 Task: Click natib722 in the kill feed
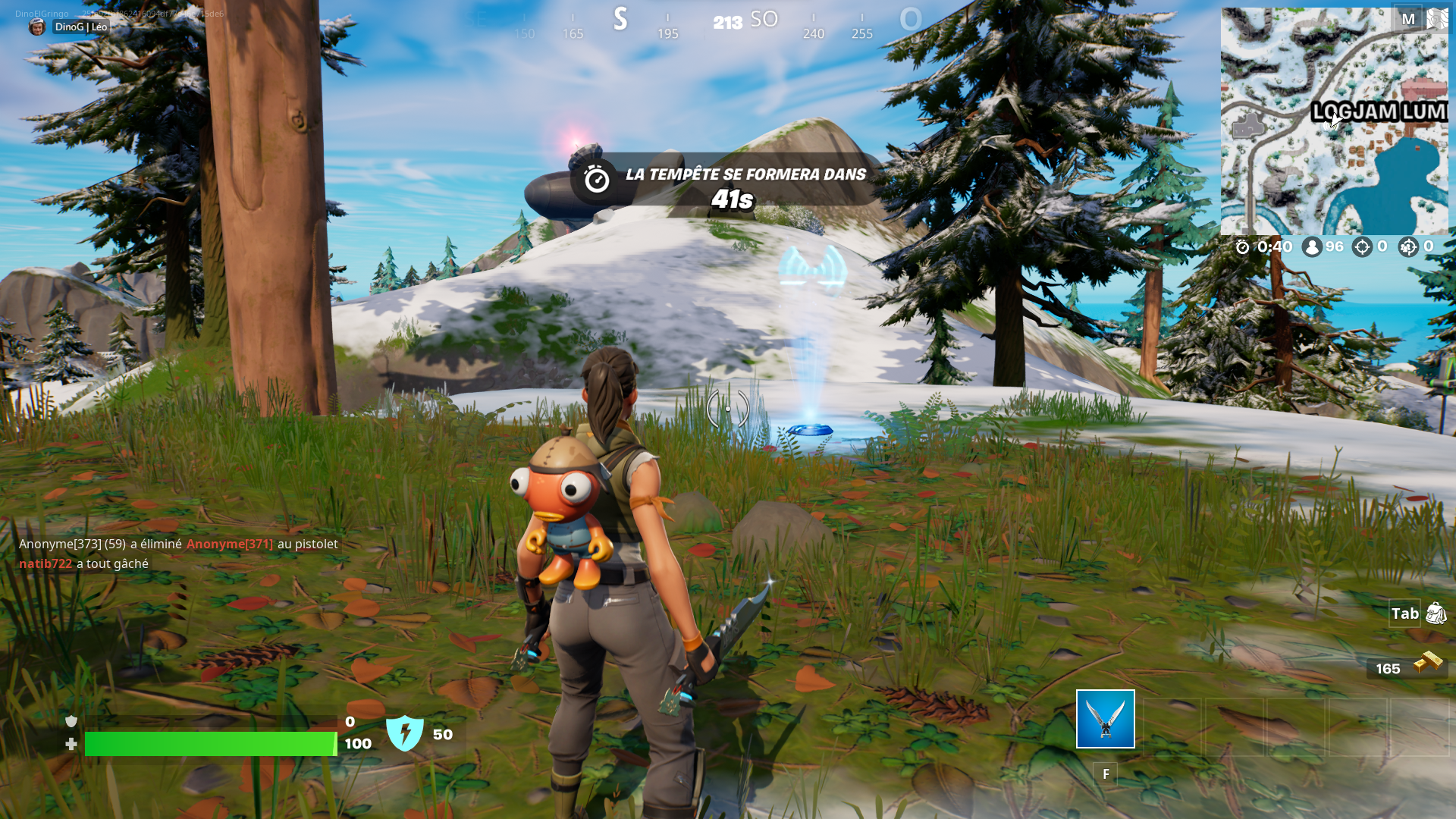pos(44,563)
